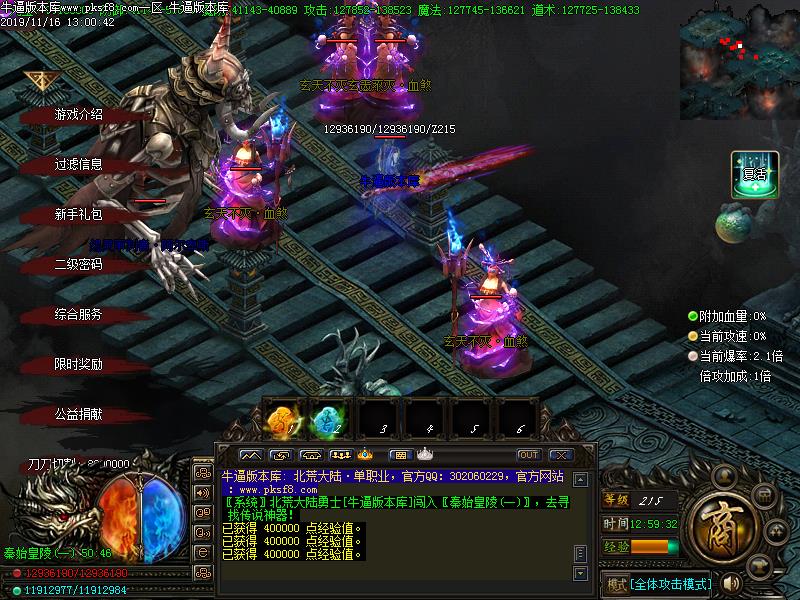This screenshot has width=800, height=600.
Task: Claim the 新手礼包 newbie gift pack
Action: tap(79, 215)
